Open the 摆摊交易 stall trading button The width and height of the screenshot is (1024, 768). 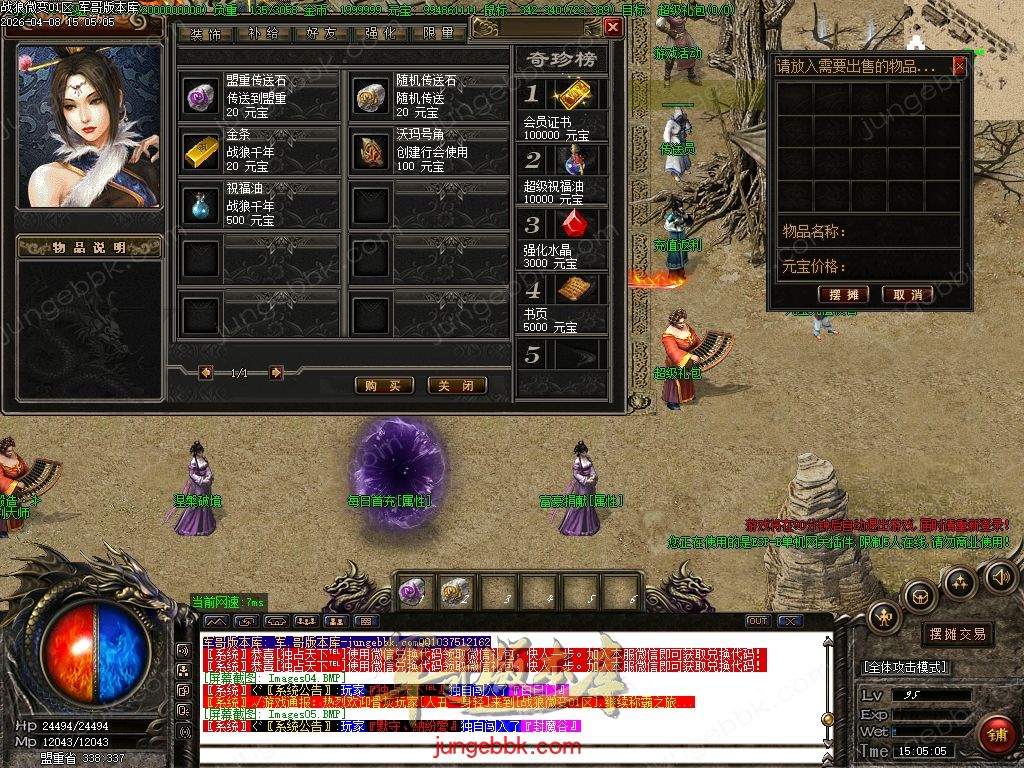pyautogui.click(x=957, y=634)
